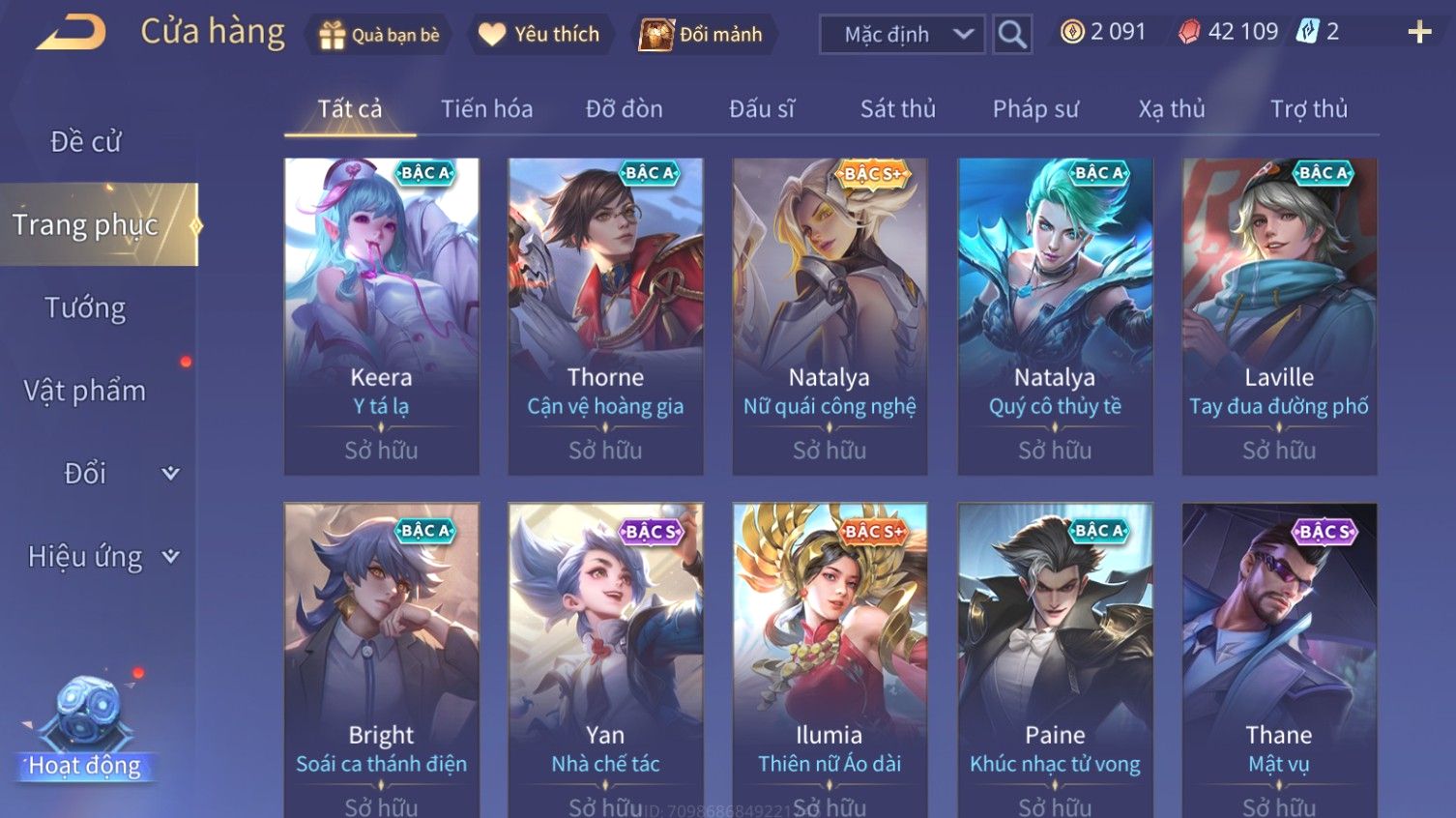Filter skins by Pháp sư
Screen dimensions: 1456x818
1034,109
